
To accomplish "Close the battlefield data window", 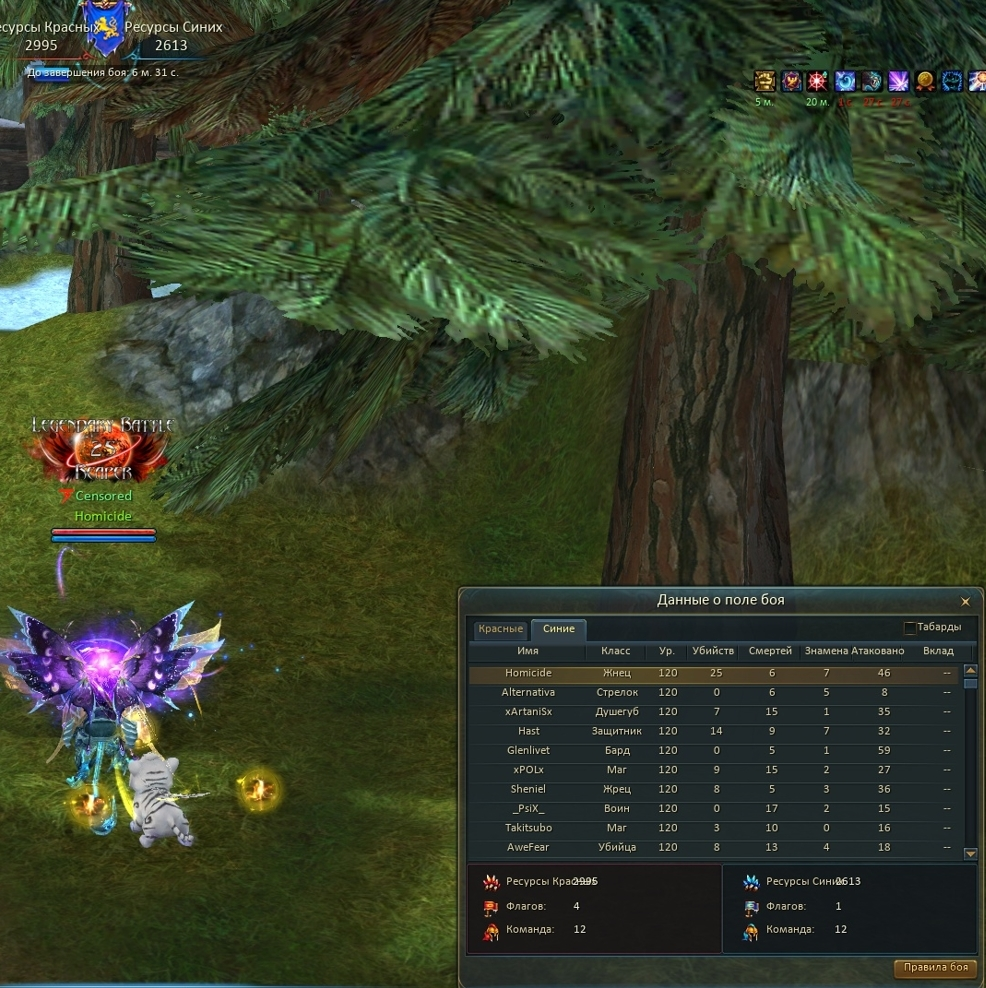I will [965, 602].
